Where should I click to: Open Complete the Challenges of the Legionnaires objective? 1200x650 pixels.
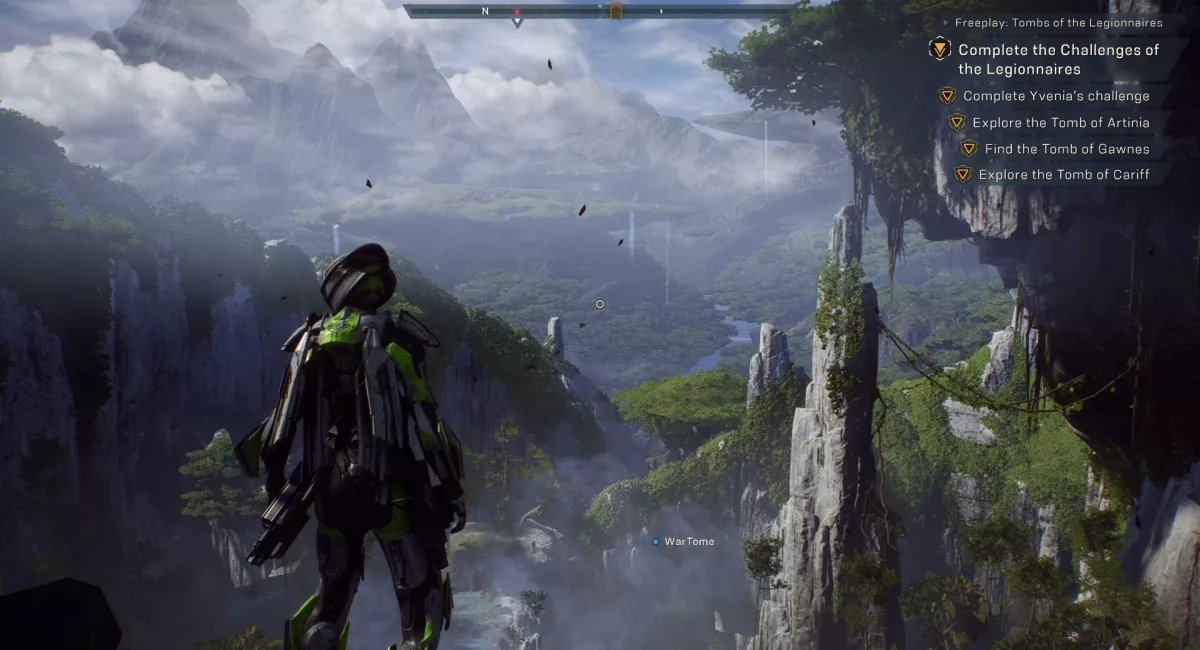[1058, 59]
